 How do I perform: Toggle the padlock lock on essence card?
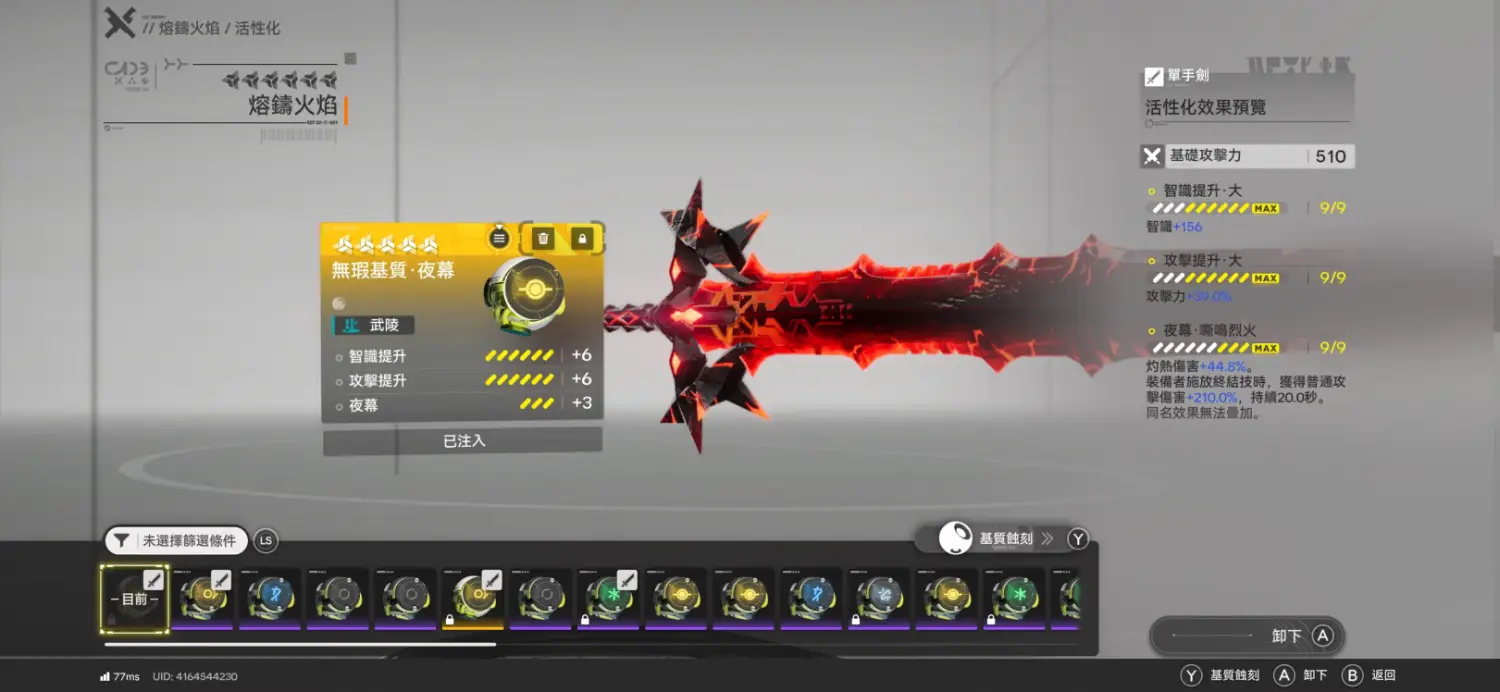click(x=582, y=238)
